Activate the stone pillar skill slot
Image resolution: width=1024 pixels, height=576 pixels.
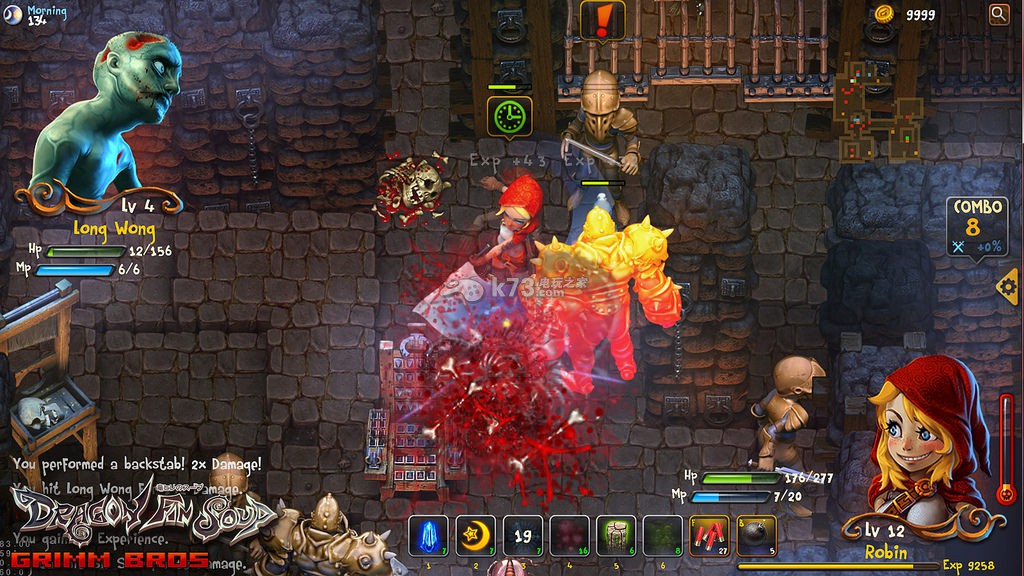pyautogui.click(x=616, y=536)
